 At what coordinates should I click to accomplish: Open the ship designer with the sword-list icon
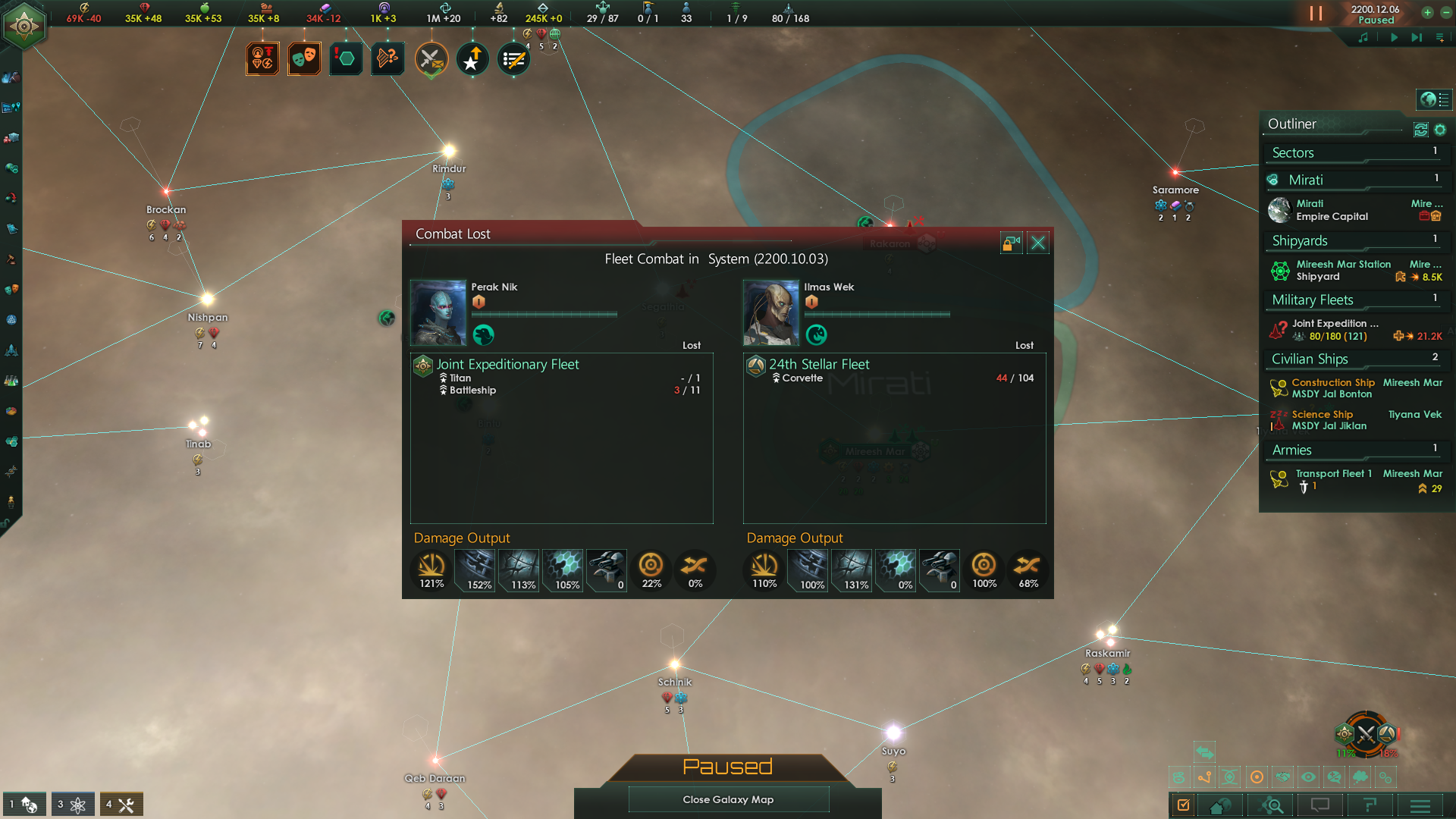[x=513, y=58]
